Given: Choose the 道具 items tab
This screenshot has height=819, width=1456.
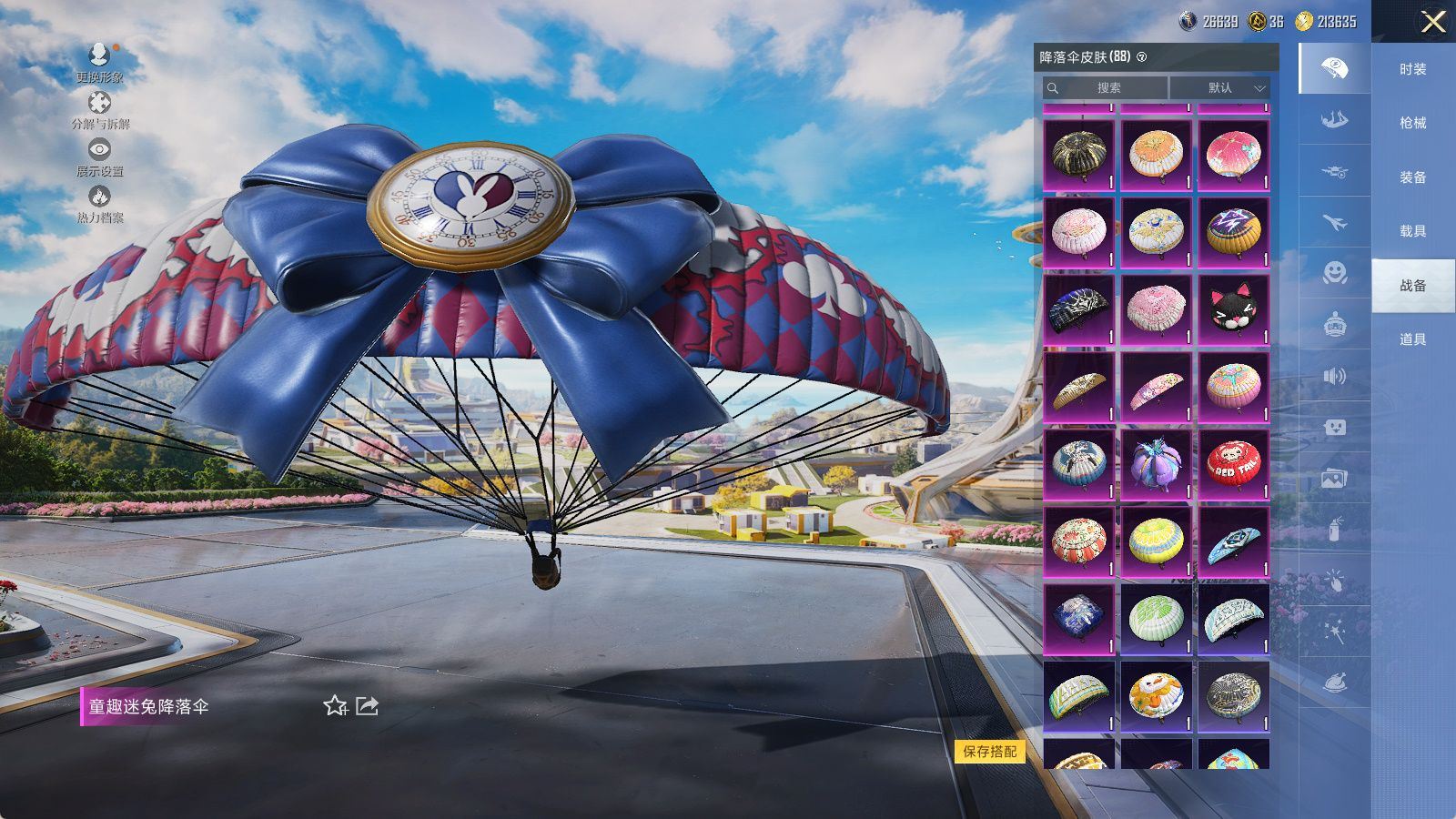Looking at the screenshot, I should pyautogui.click(x=1412, y=339).
